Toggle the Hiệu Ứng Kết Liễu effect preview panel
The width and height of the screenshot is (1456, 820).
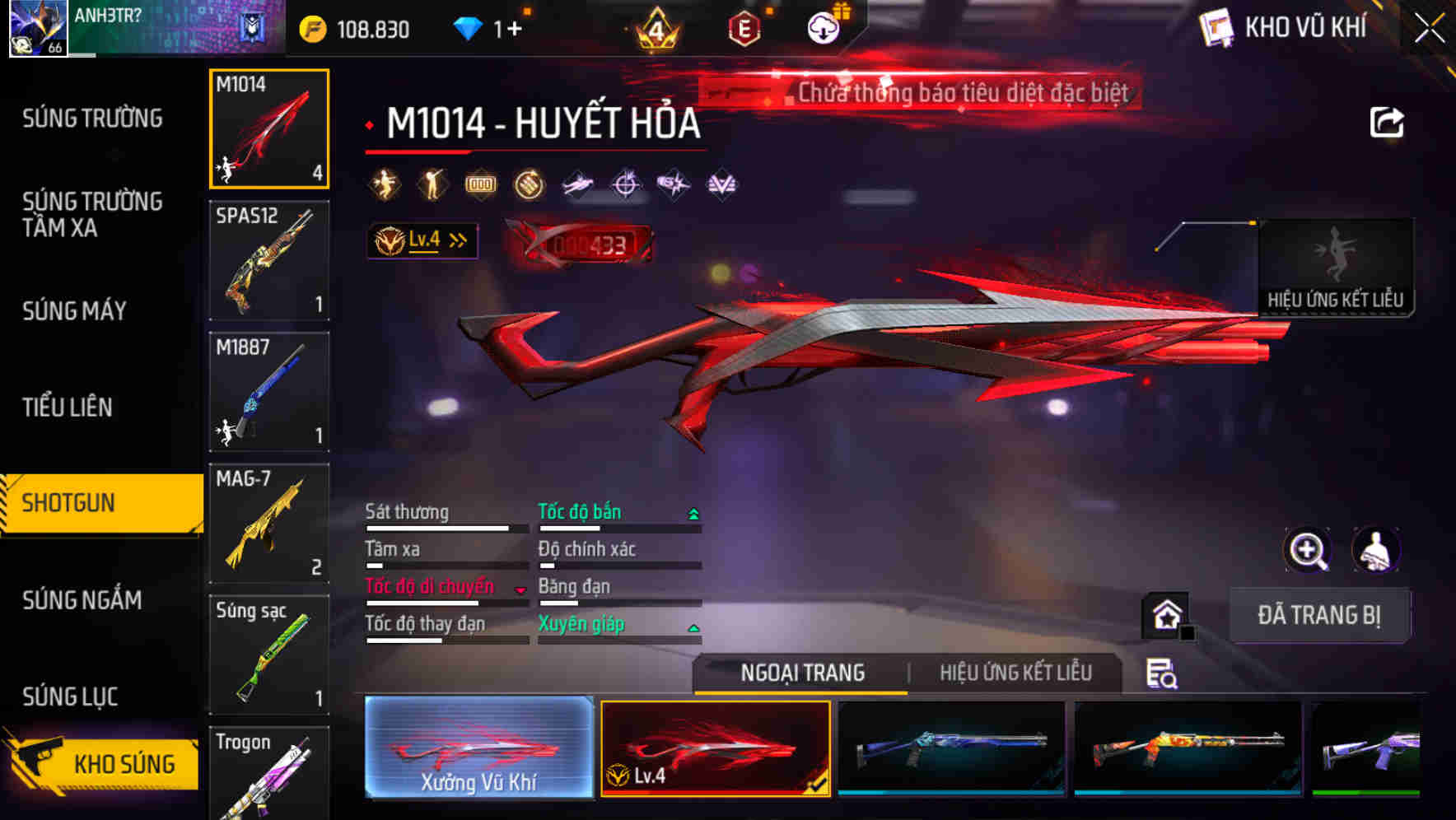tap(1336, 268)
